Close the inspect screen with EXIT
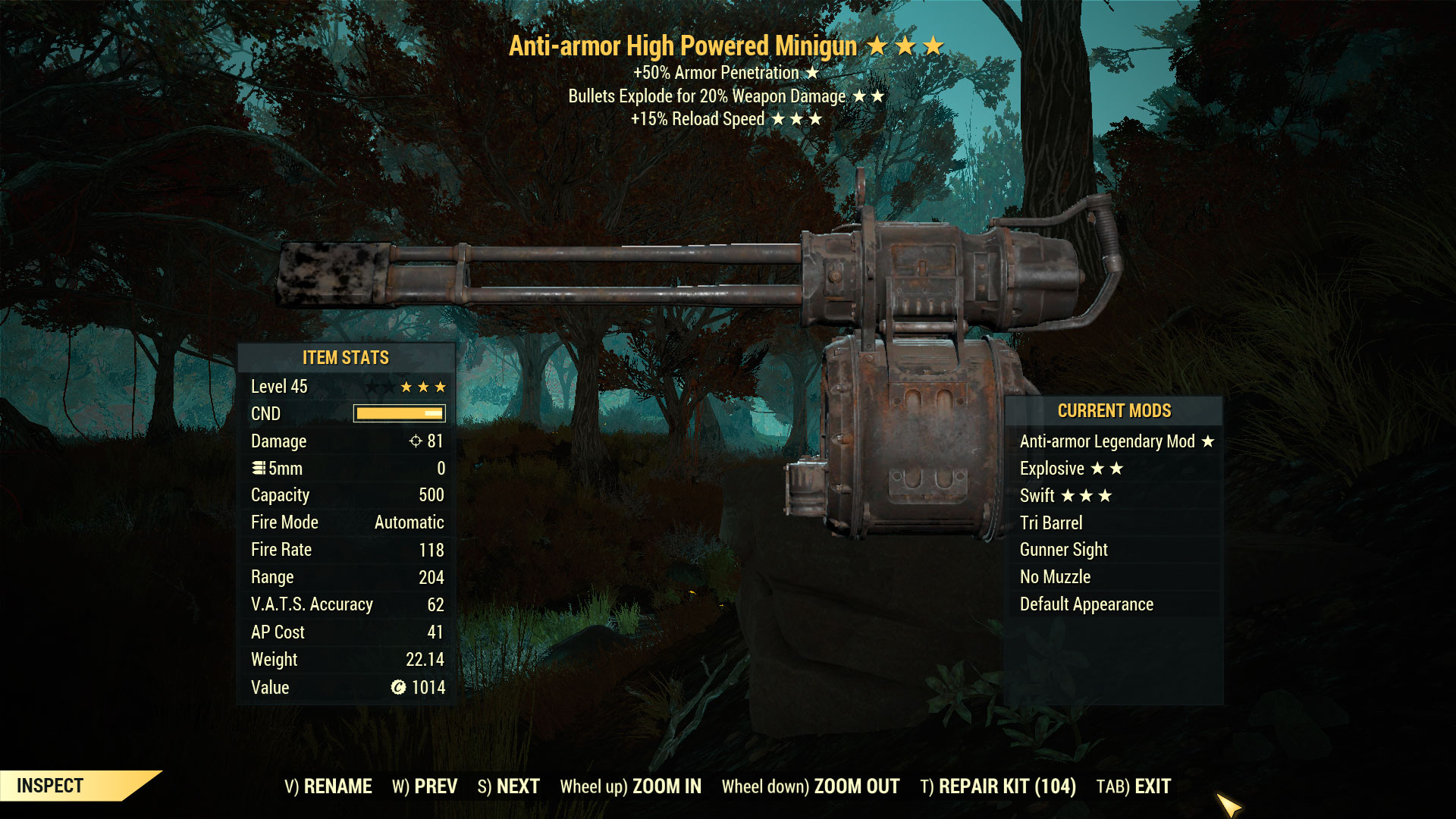Viewport: 1456px width, 819px height. tap(1133, 786)
